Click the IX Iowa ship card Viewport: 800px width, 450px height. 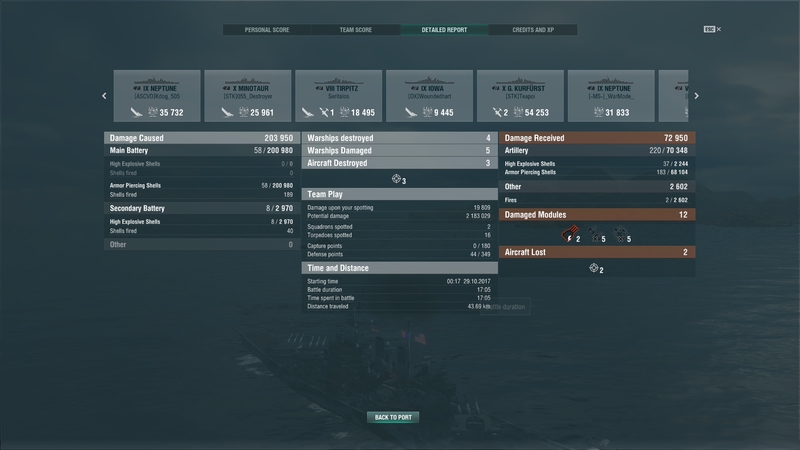429,96
